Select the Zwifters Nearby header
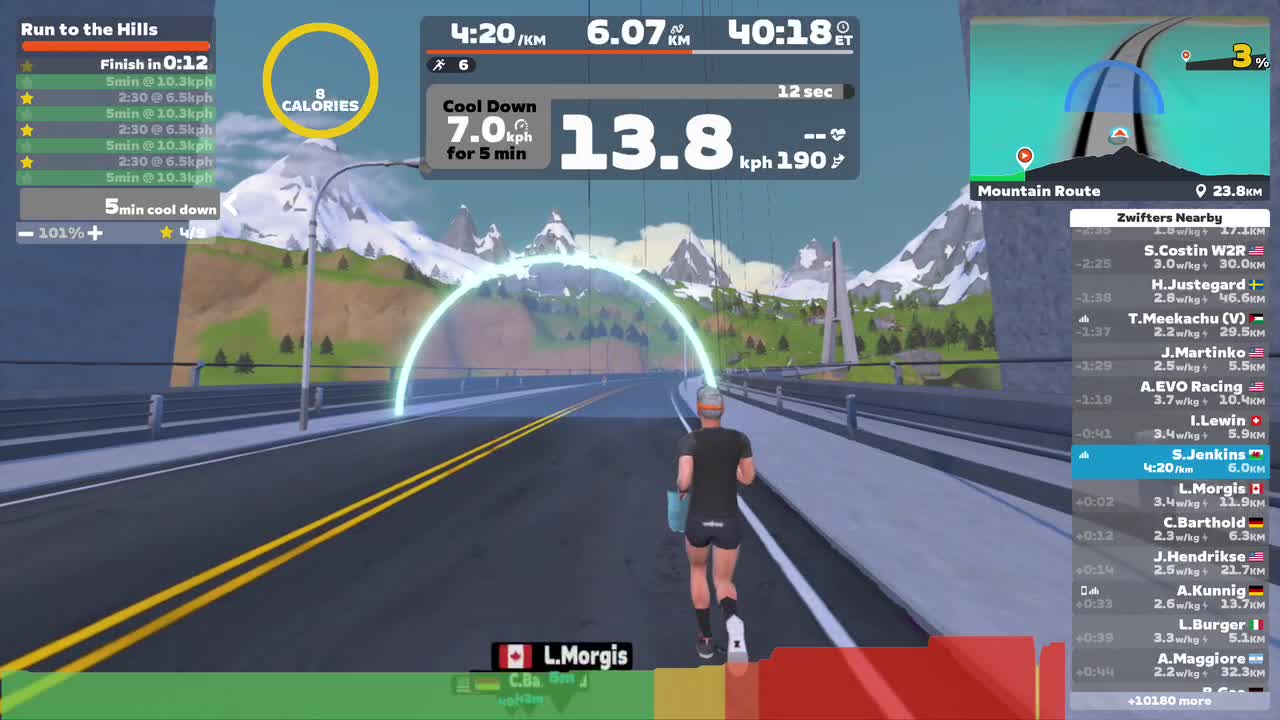 (1170, 217)
